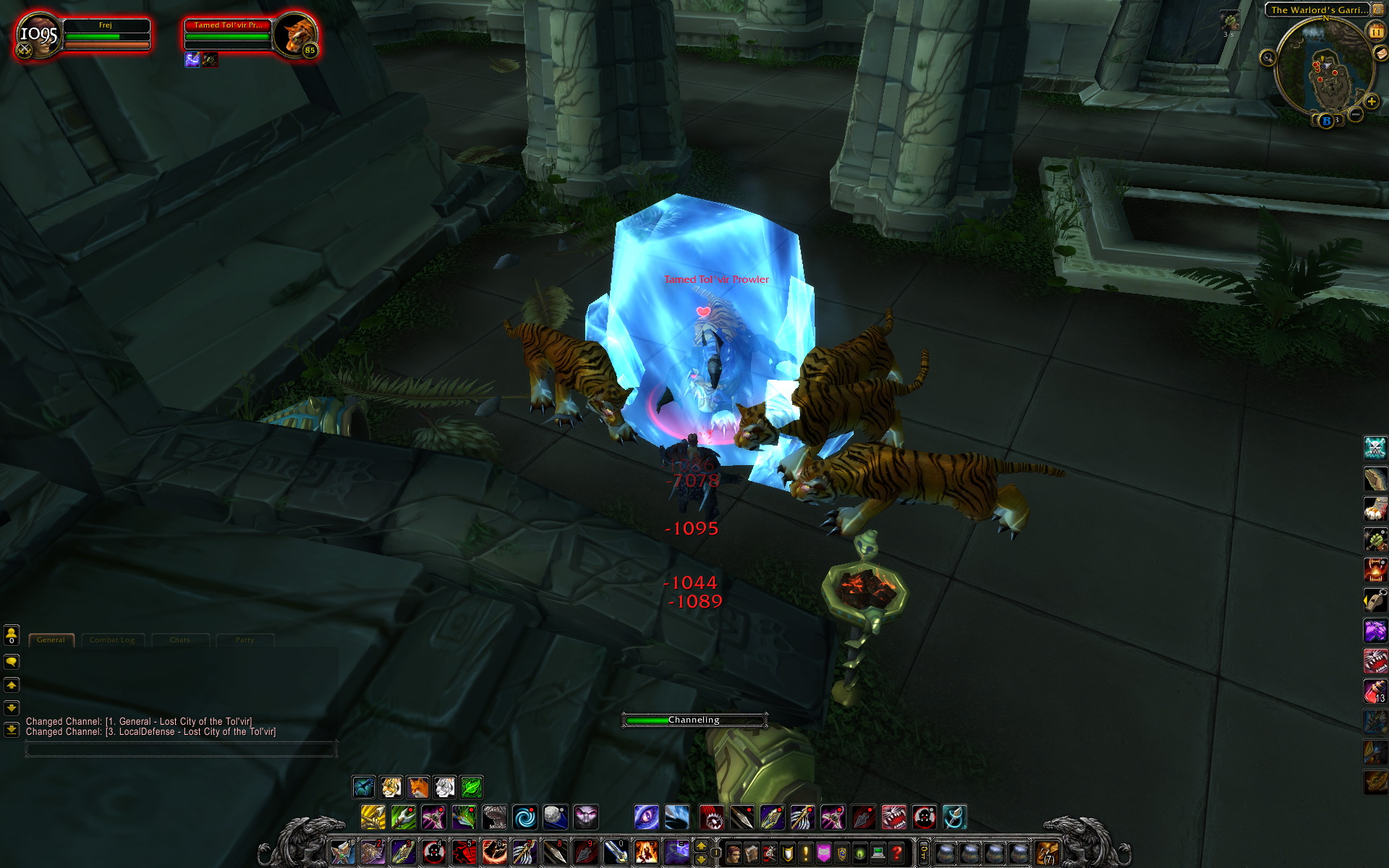The image size is (1389, 868).
Task: Open the backpack bag showing (7)
Action: 1047,853
